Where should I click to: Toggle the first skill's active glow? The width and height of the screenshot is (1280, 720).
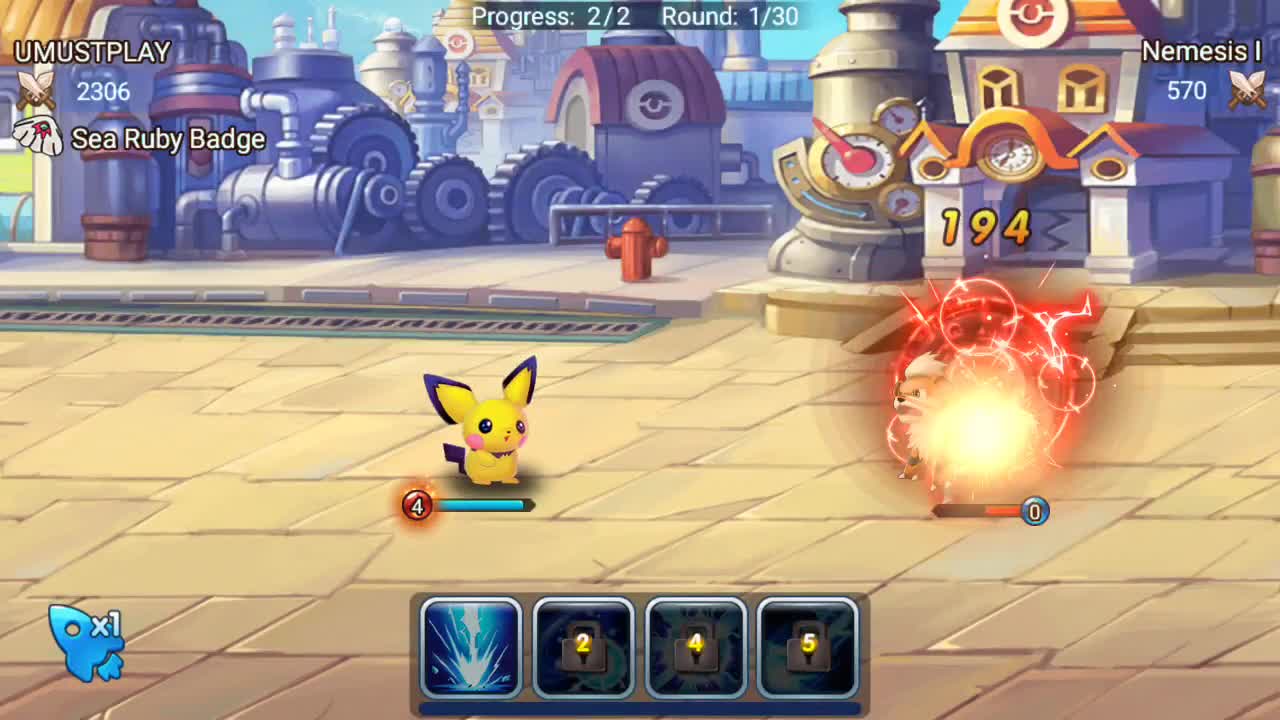click(x=471, y=648)
